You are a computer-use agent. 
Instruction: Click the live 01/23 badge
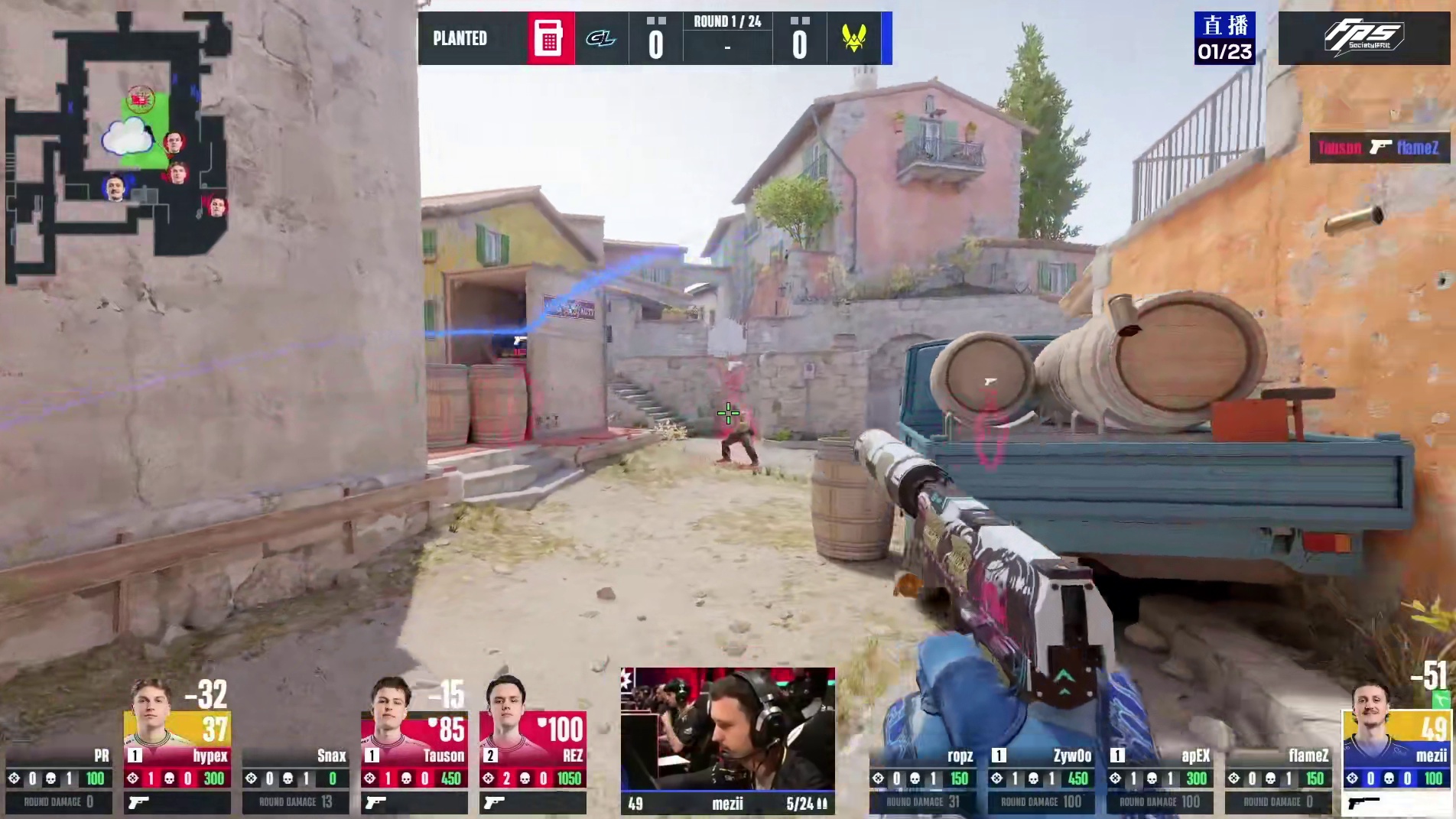(x=1224, y=38)
